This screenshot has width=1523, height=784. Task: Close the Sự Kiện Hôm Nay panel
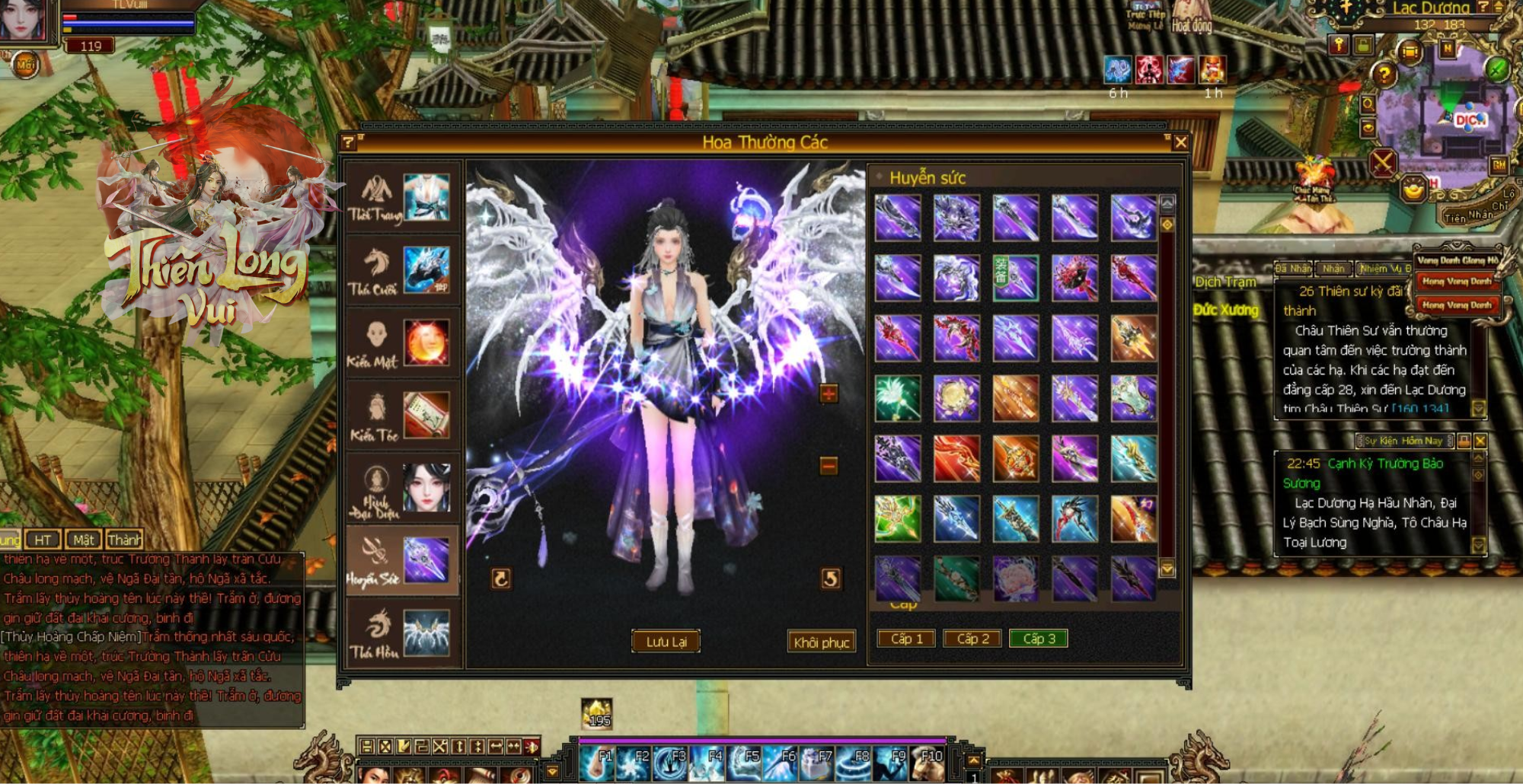pos(1480,441)
